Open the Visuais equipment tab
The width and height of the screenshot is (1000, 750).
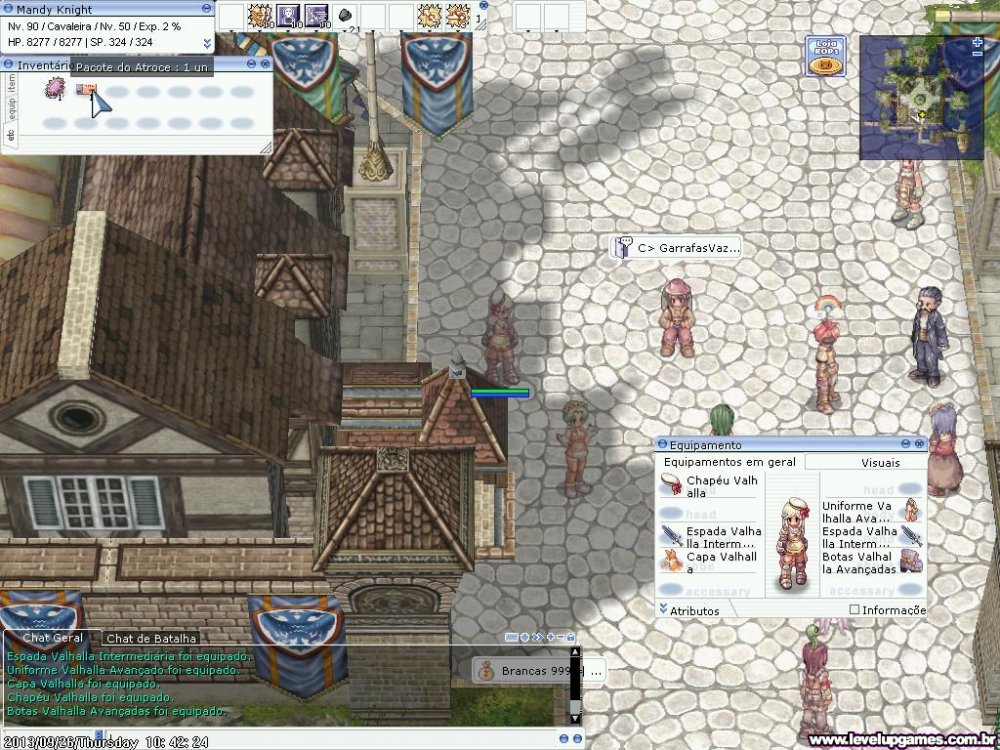(880, 463)
